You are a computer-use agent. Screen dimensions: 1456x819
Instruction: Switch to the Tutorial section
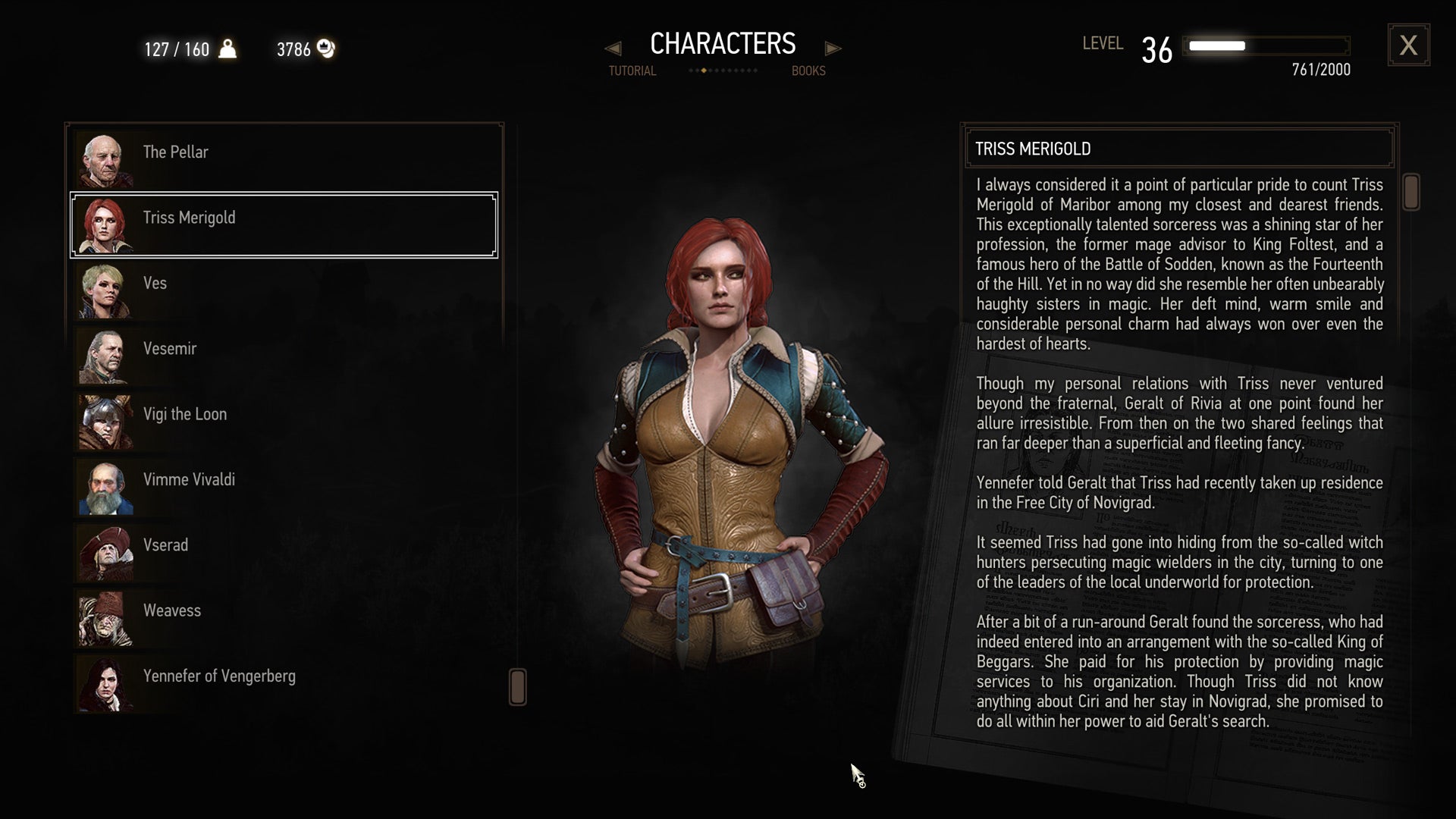pyautogui.click(x=631, y=71)
